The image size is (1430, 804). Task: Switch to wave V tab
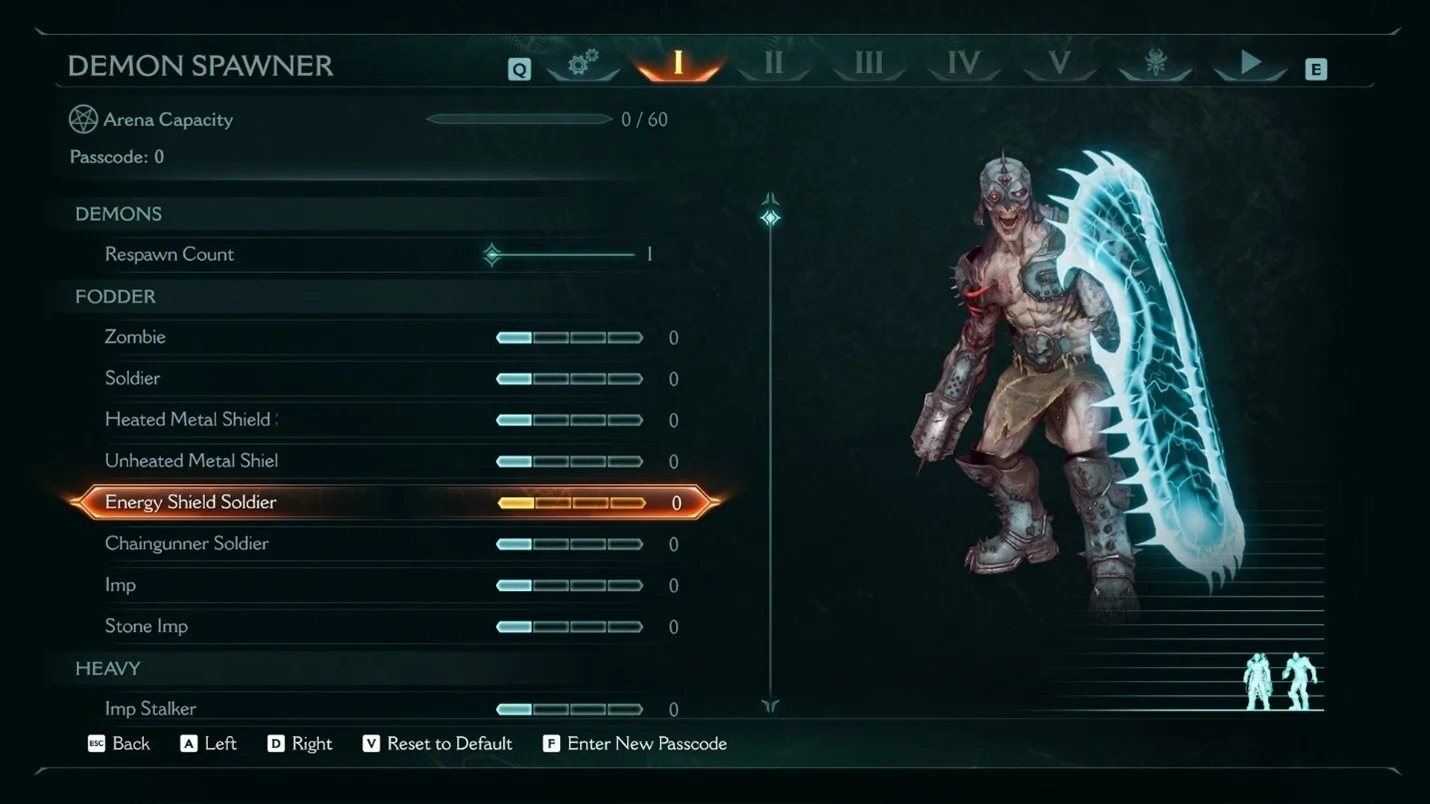click(x=1059, y=64)
